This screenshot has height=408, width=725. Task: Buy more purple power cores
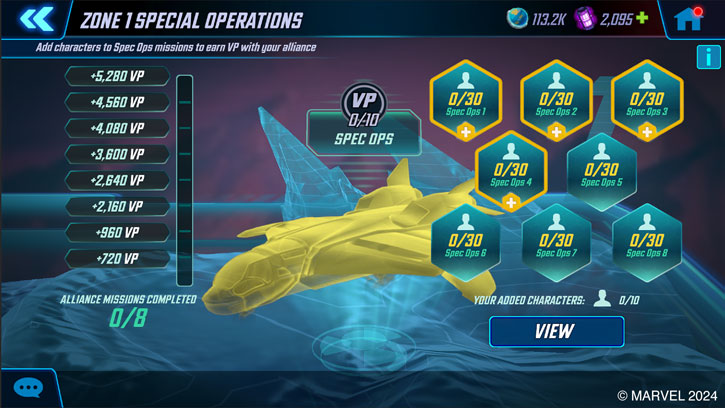click(642, 19)
